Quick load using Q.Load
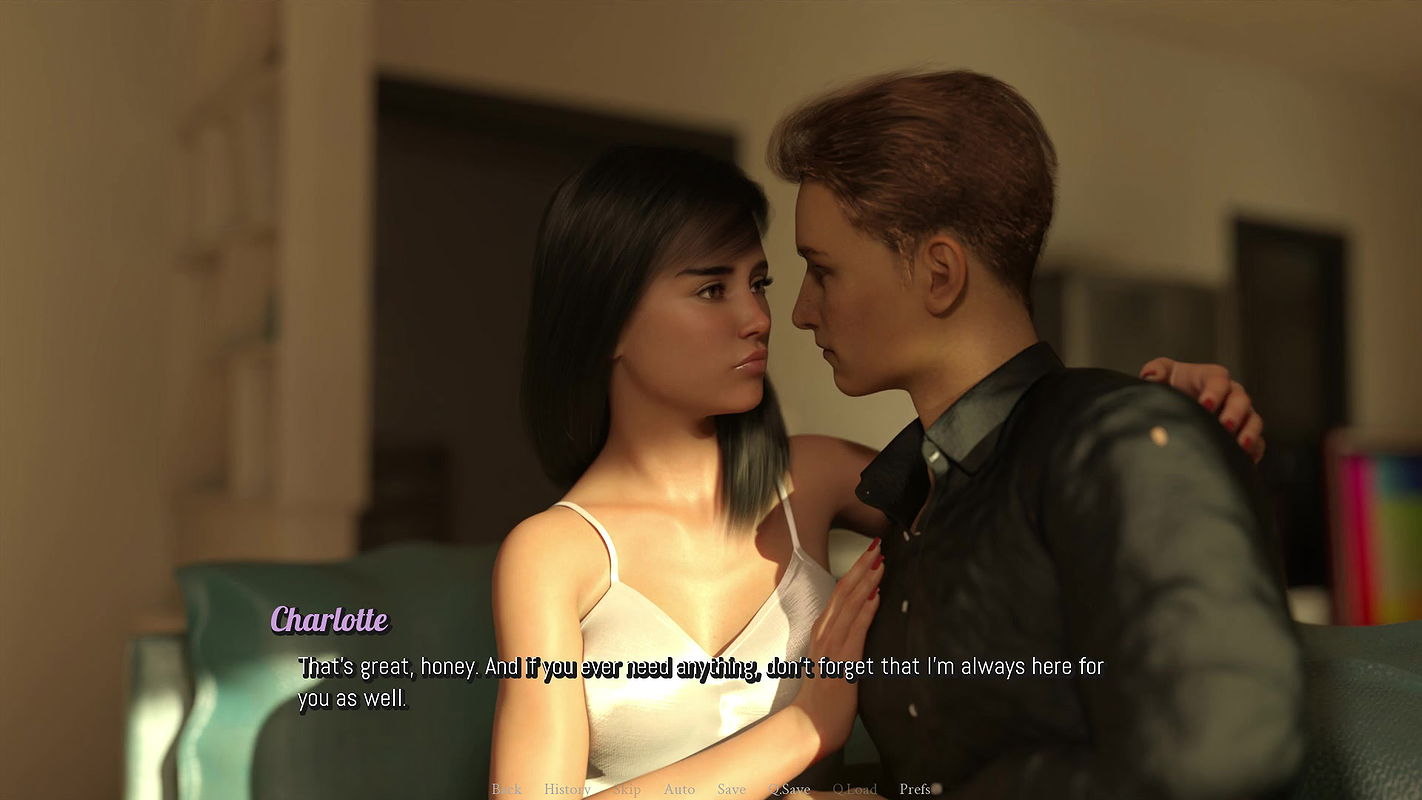 point(854,789)
